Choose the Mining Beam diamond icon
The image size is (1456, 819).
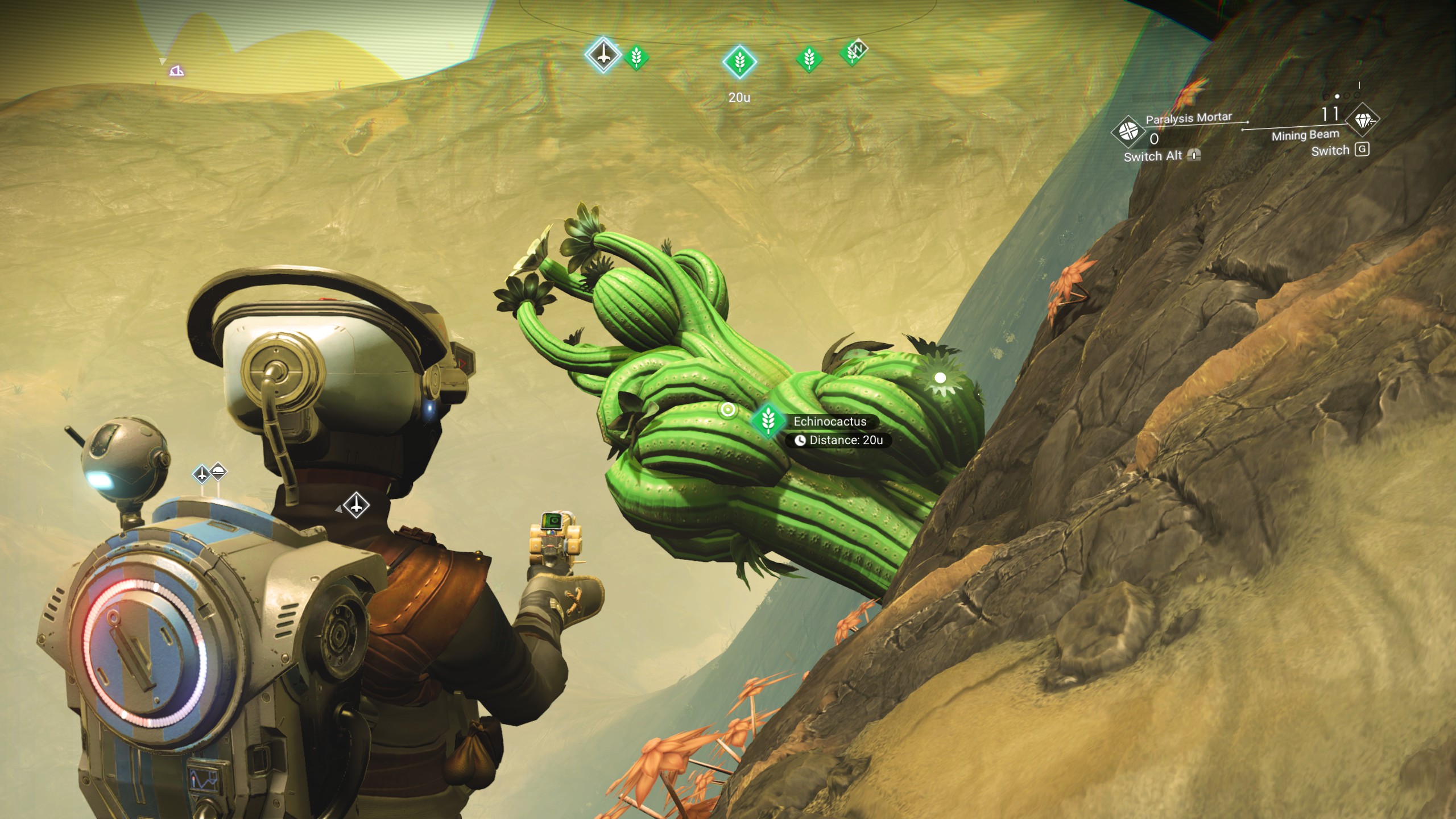point(1362,121)
